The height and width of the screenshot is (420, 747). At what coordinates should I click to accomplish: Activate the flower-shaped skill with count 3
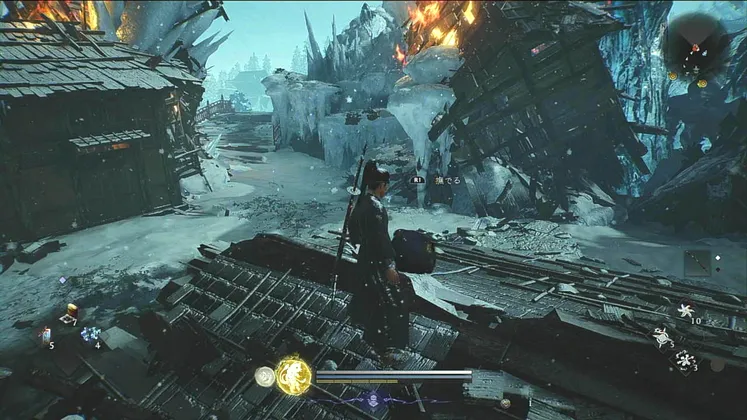685,358
